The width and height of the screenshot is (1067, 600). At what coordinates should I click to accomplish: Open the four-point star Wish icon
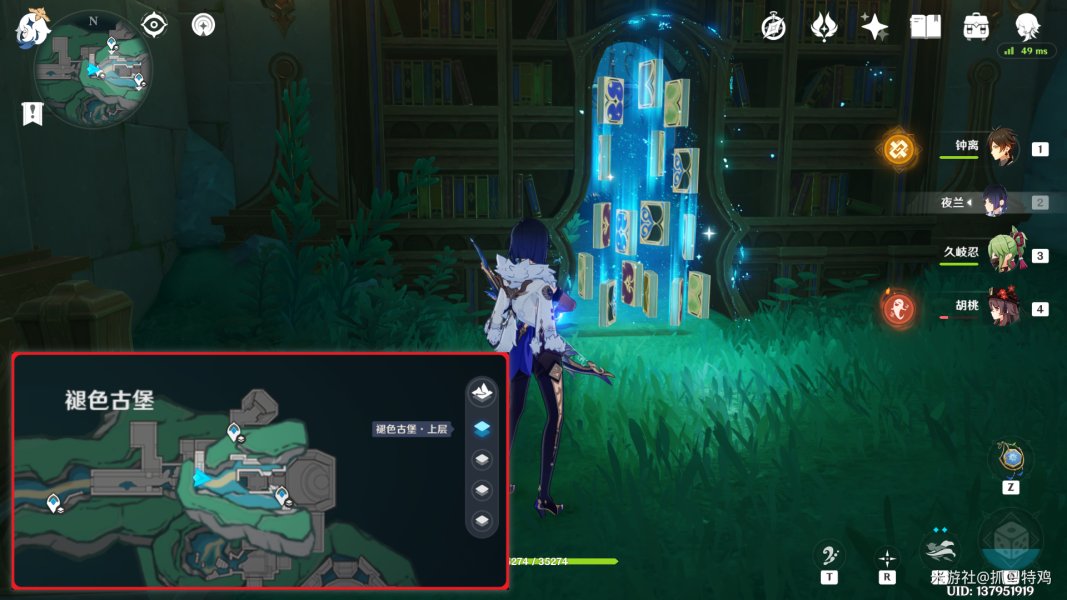pyautogui.click(x=874, y=27)
